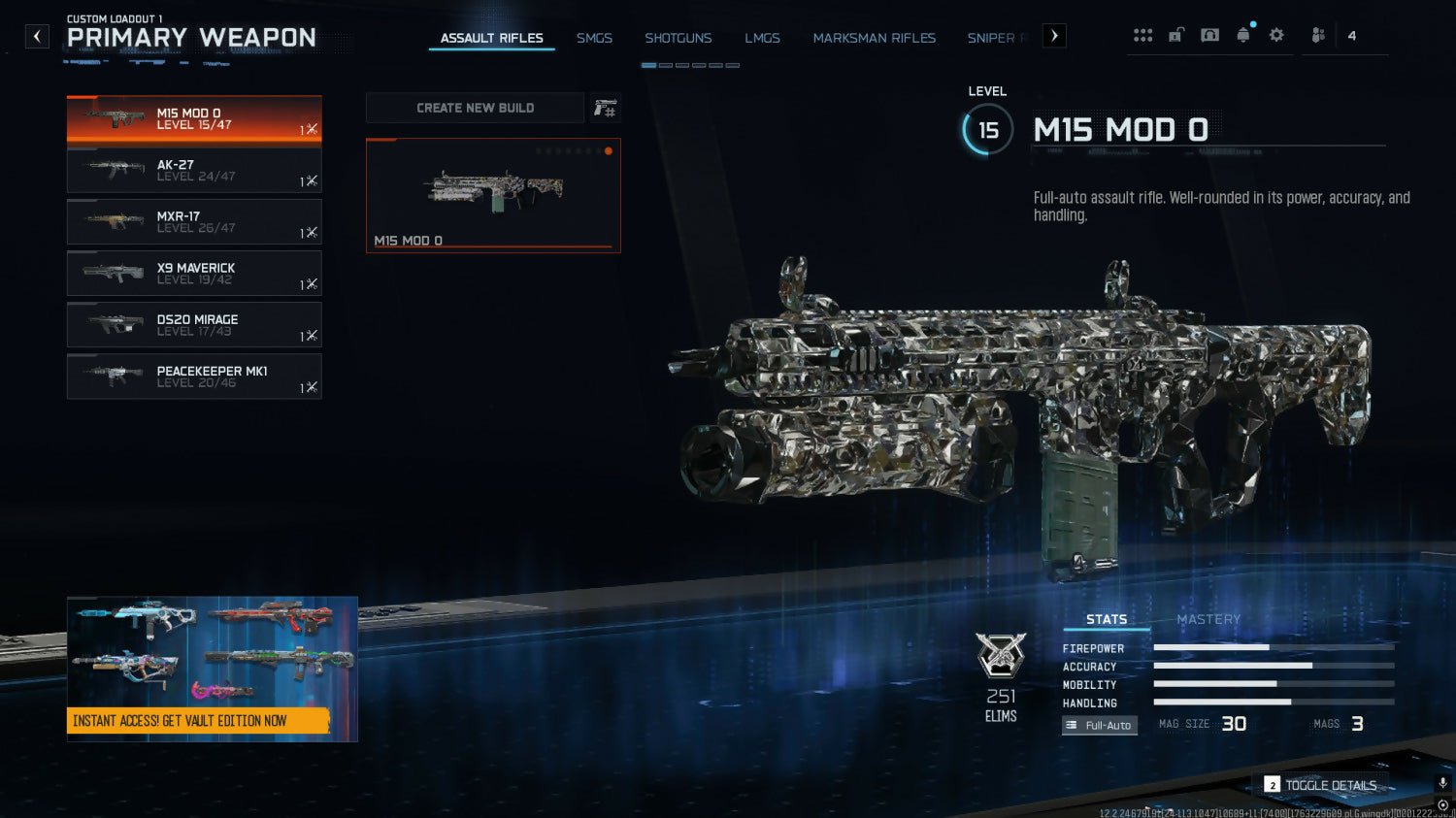Select the Peacekeeper MK1 entry

coord(194,376)
